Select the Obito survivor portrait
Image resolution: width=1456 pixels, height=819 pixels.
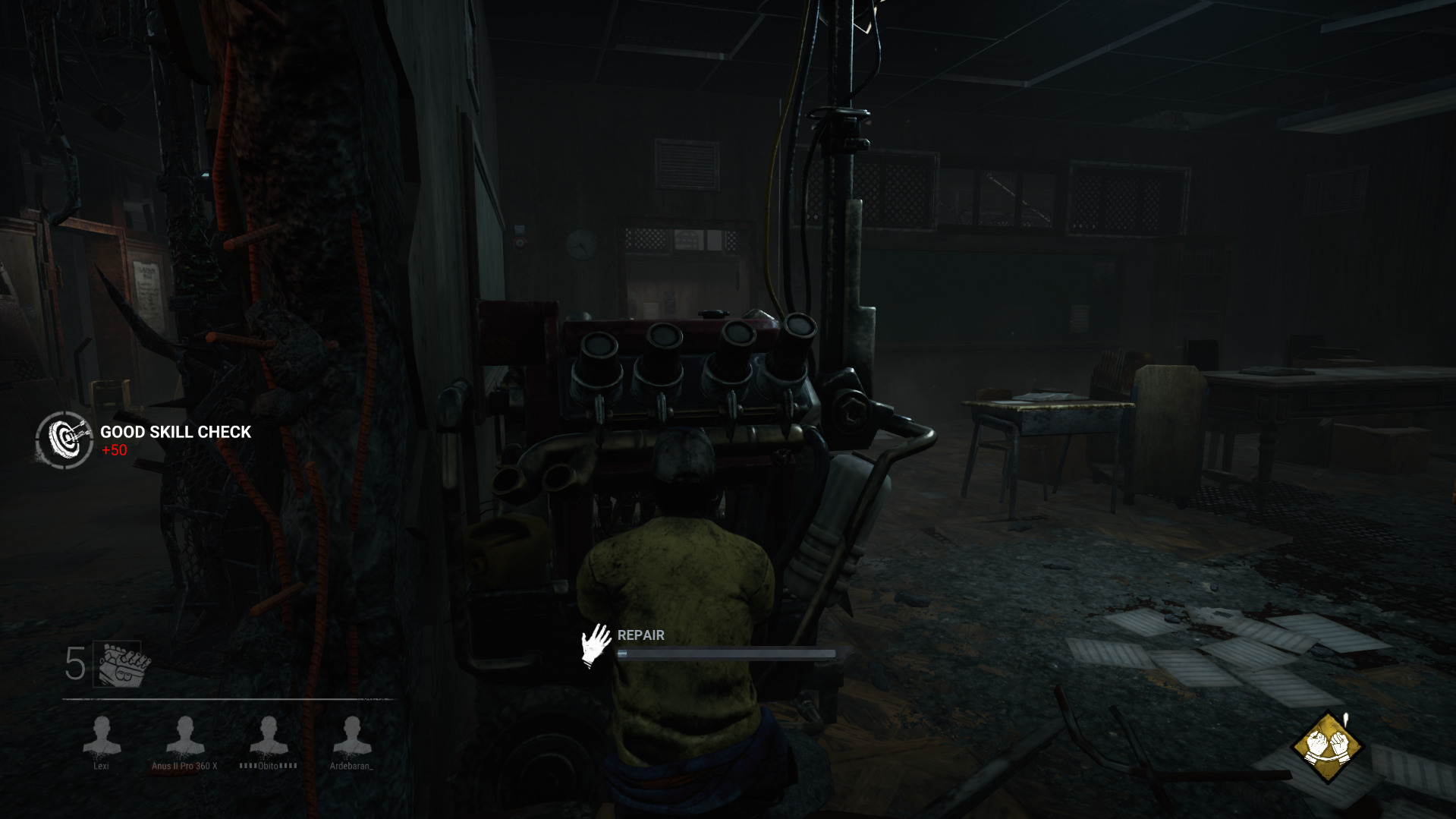[269, 736]
